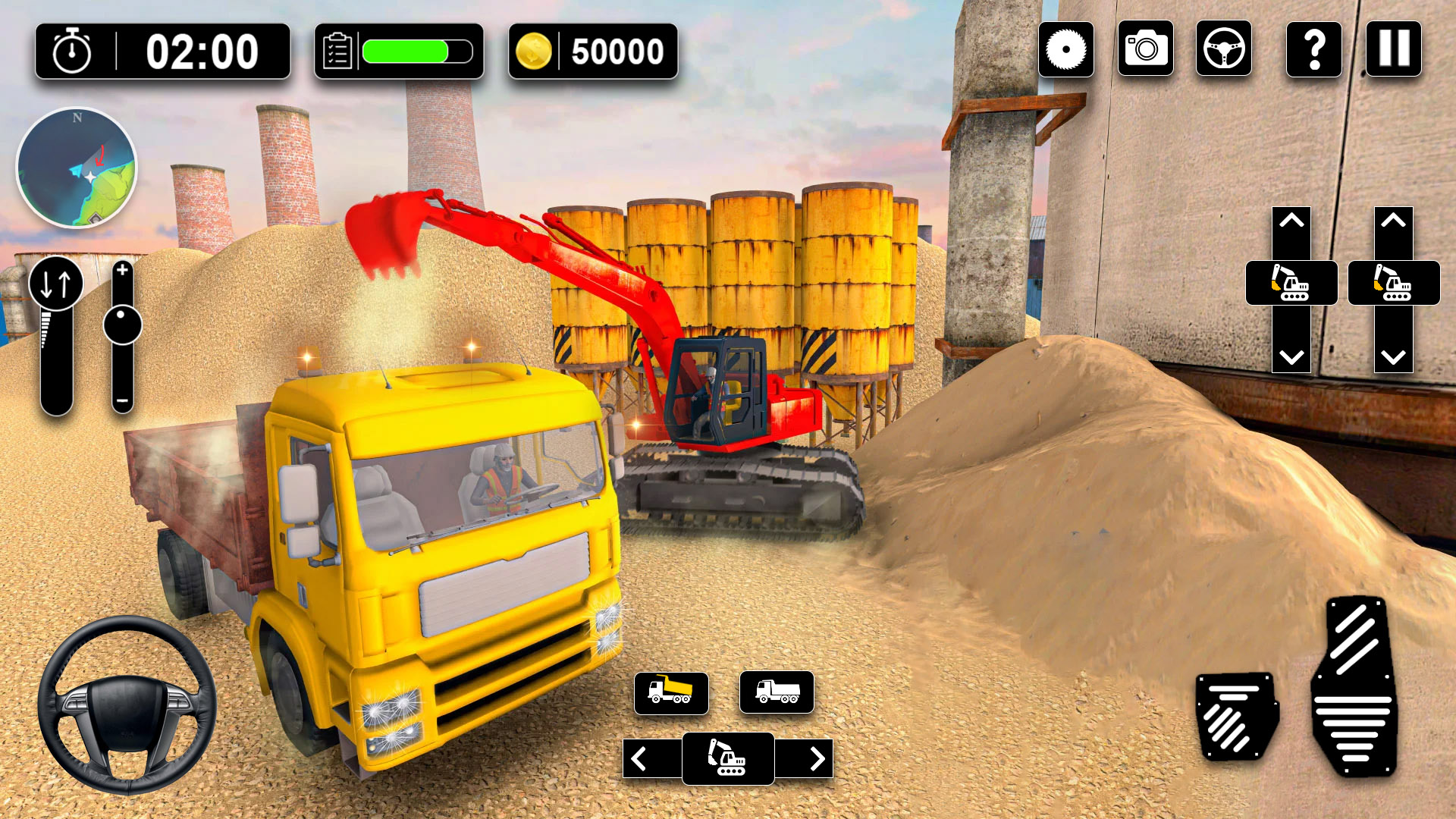Select the saw blade icon at top right
Screen dimensions: 1456x819
(1066, 50)
